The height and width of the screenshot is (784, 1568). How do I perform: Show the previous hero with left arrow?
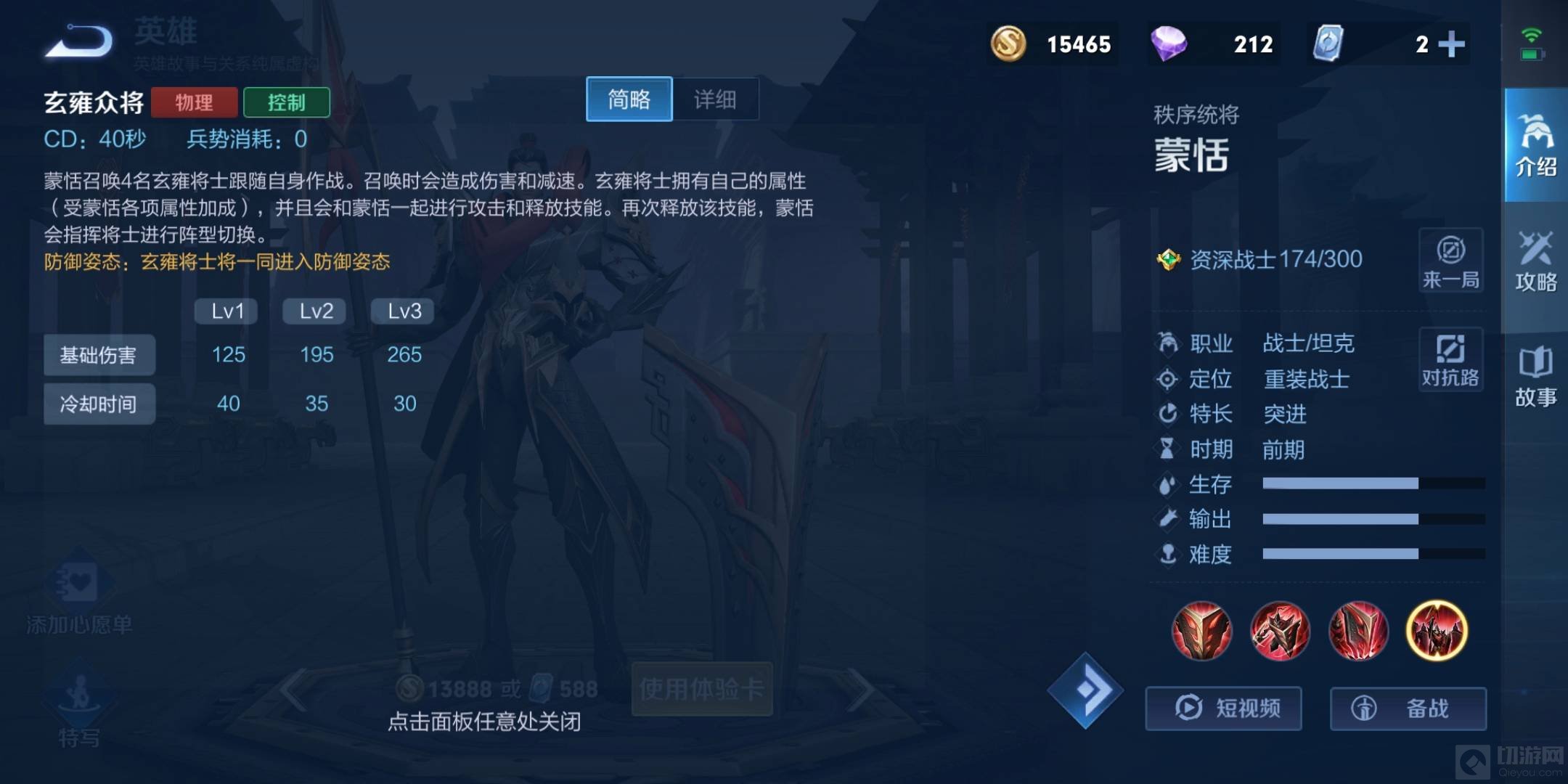tap(294, 690)
